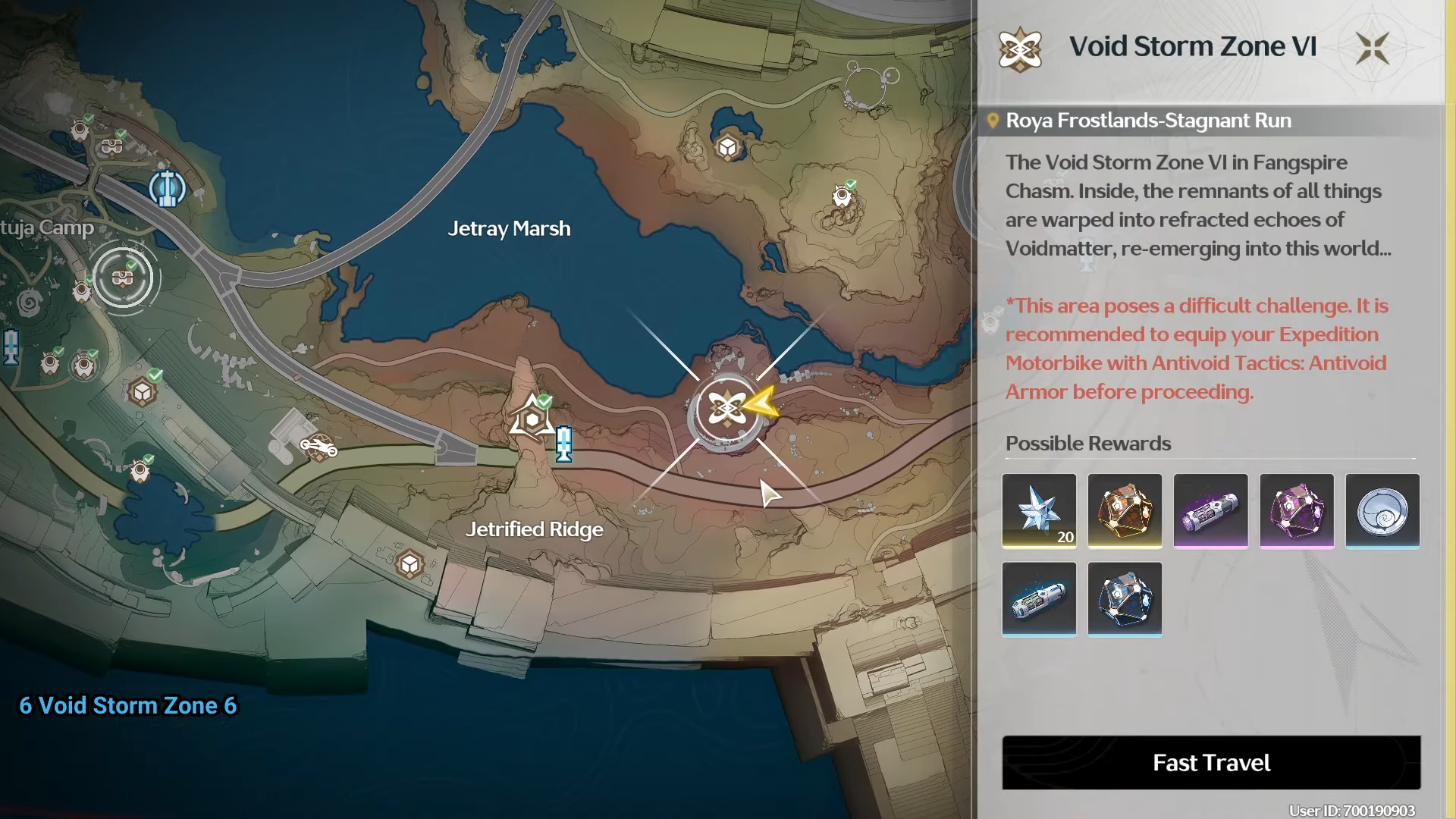The width and height of the screenshot is (1456, 819).
Task: Select the circled chest marker in camp
Action: pos(123,278)
